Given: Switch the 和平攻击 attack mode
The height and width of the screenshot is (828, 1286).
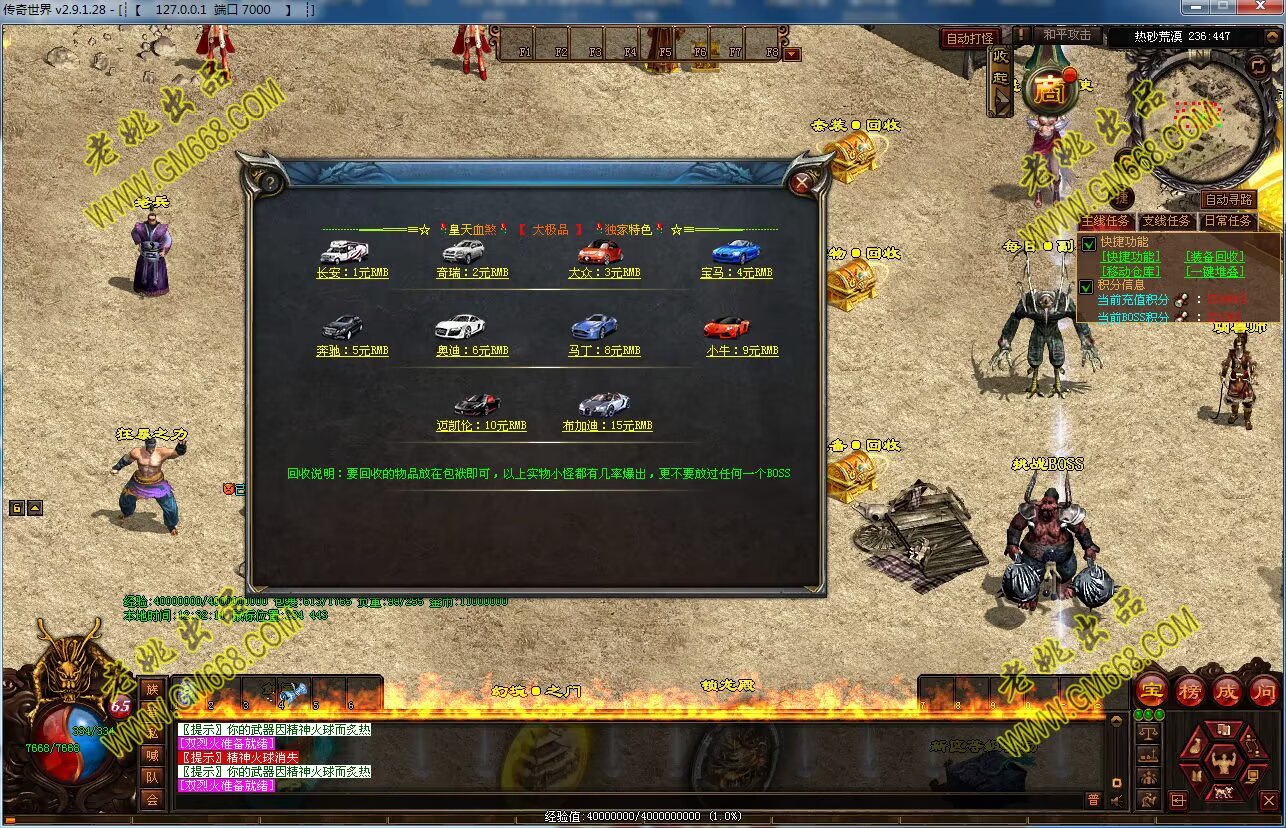Looking at the screenshot, I should coord(1066,35).
